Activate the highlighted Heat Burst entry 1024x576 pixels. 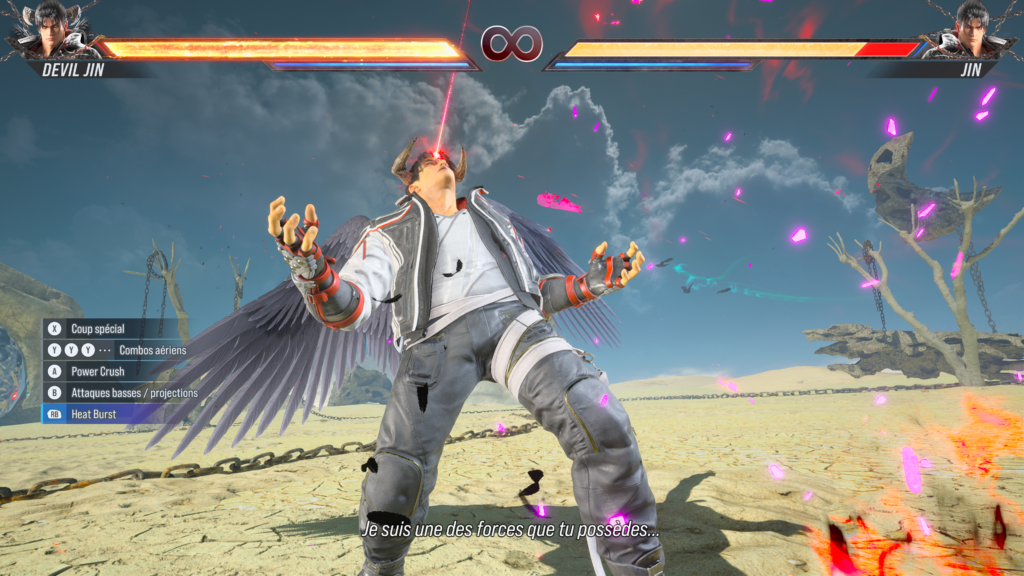click(x=93, y=414)
